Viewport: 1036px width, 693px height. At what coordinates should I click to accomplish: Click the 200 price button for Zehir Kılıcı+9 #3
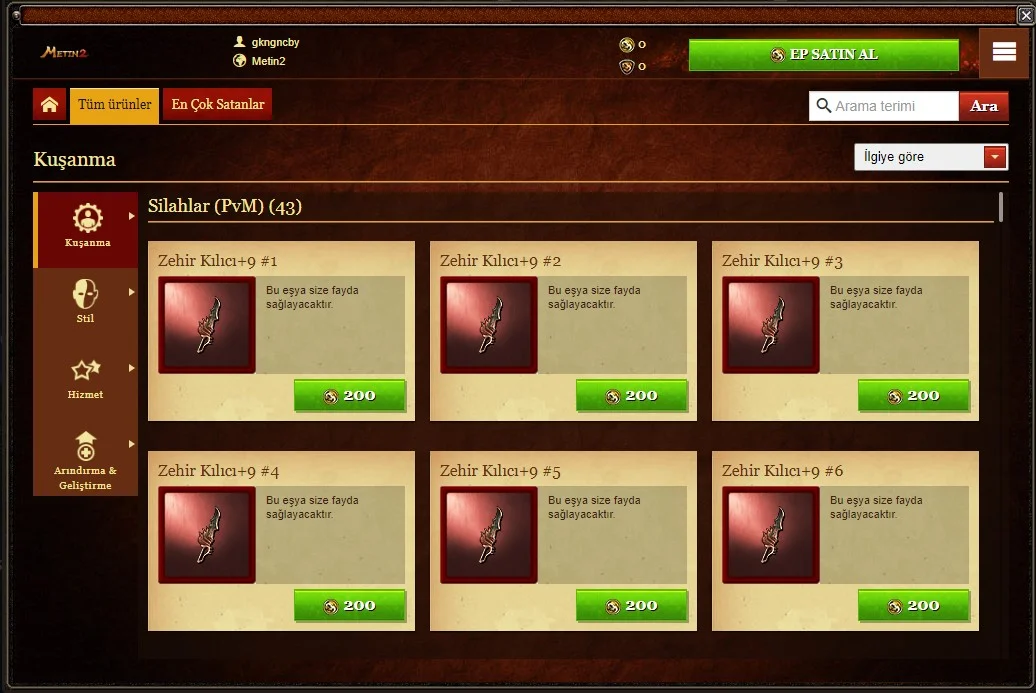(x=913, y=396)
